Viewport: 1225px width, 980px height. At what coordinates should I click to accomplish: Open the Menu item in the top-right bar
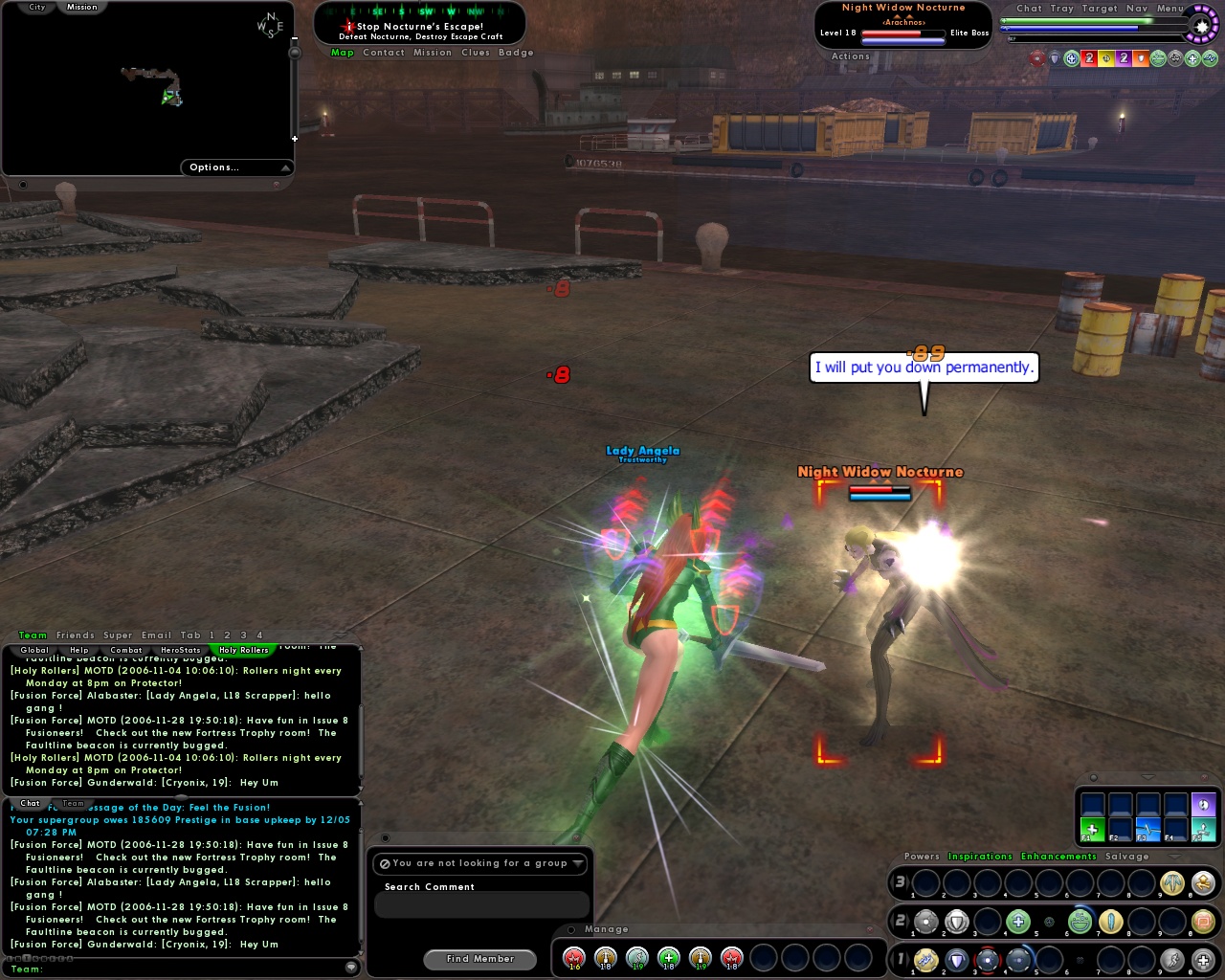[1169, 8]
